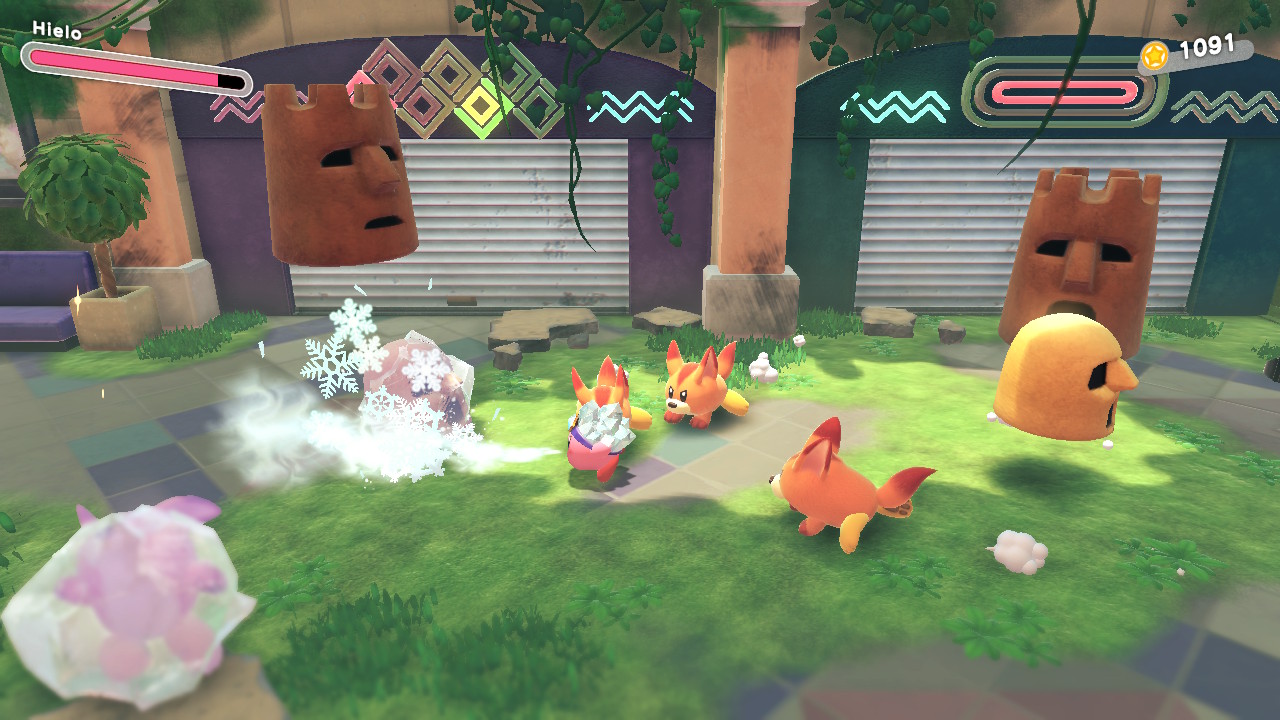Click the Hielo ability name label
Viewport: 1280px width, 720px height.
tap(56, 30)
